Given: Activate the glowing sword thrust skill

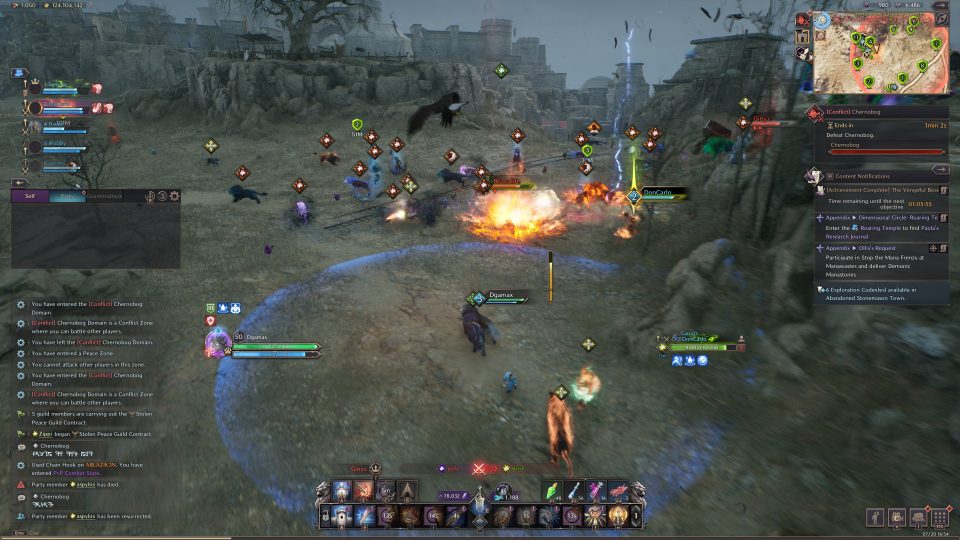Looking at the screenshot, I should click(362, 517).
